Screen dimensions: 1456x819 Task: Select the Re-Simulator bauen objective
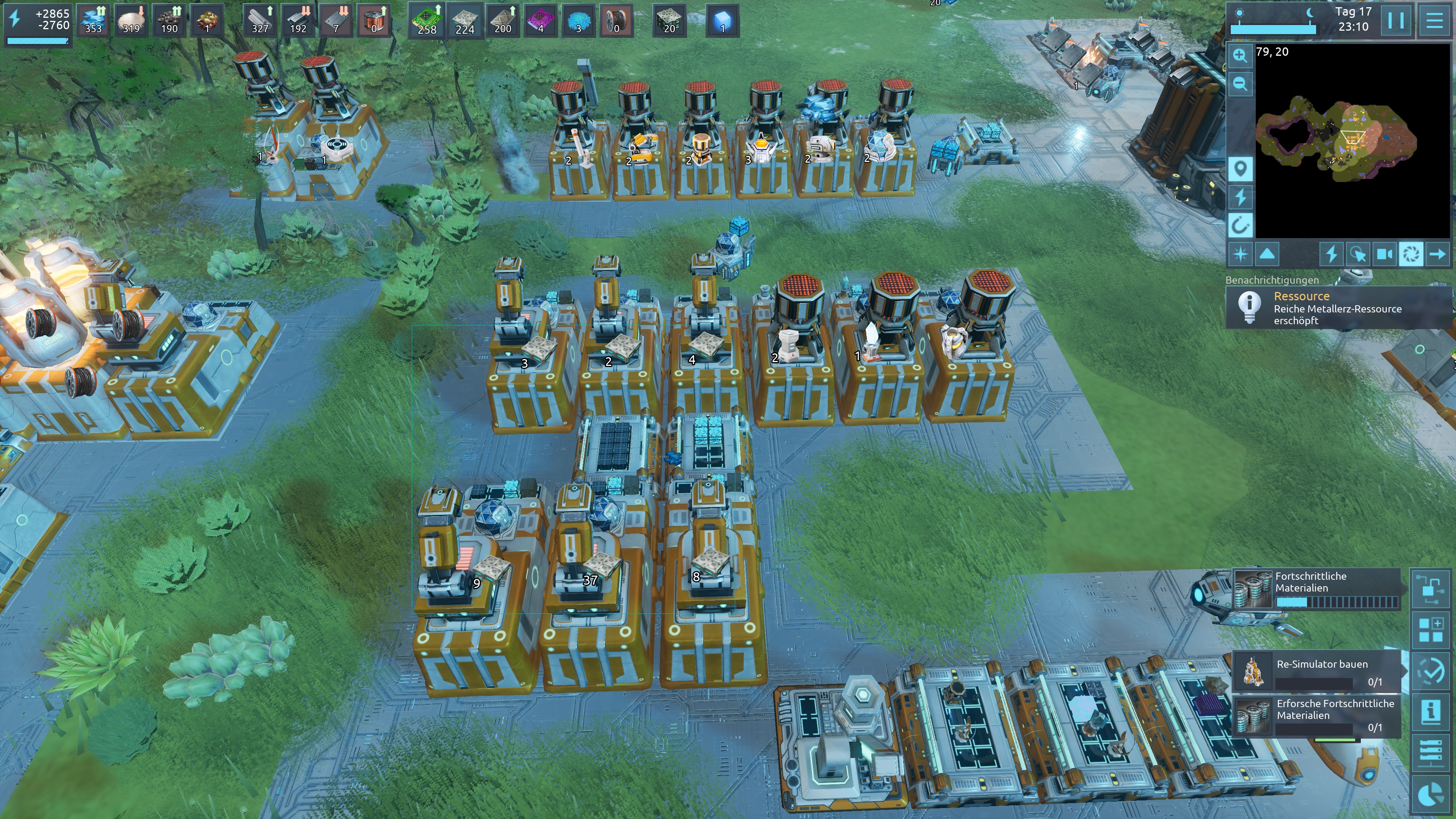pyautogui.click(x=1316, y=671)
